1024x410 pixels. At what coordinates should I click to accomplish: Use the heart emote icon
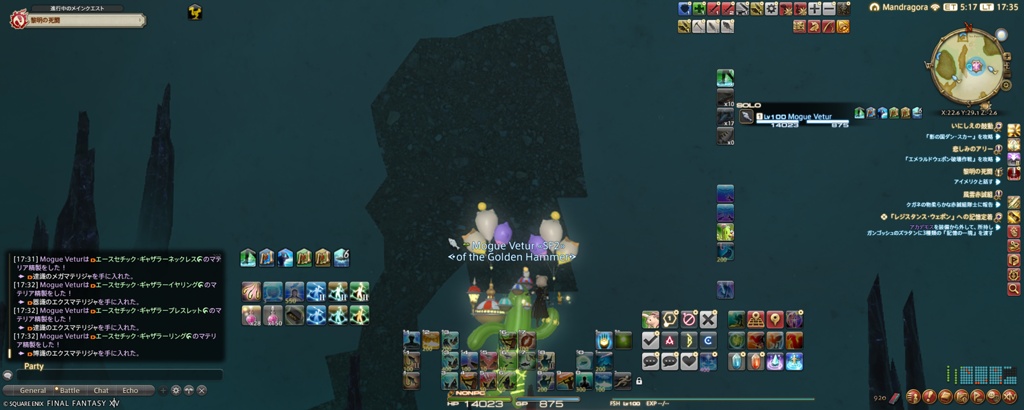(689, 362)
